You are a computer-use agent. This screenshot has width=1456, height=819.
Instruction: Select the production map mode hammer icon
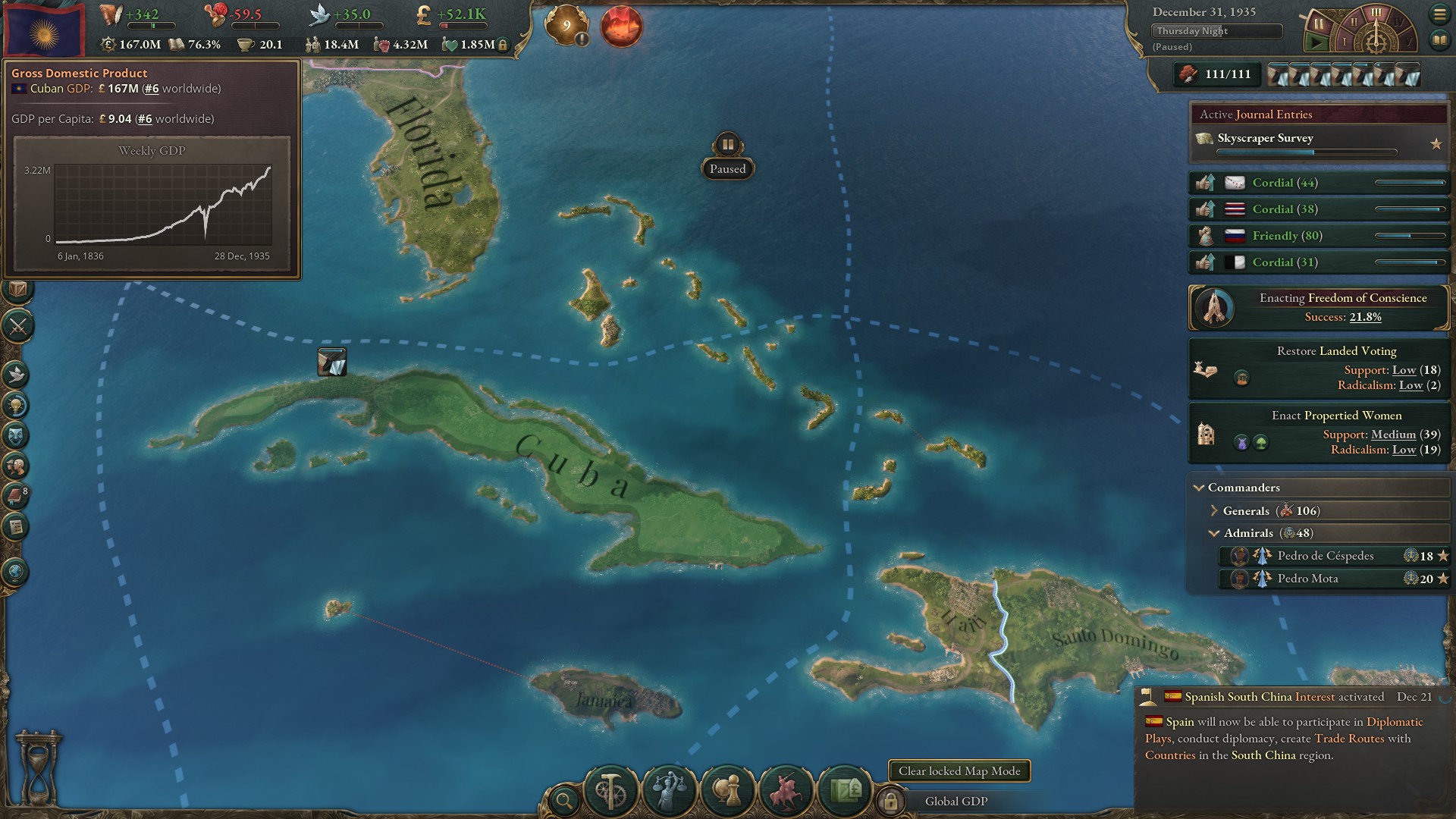(609, 791)
